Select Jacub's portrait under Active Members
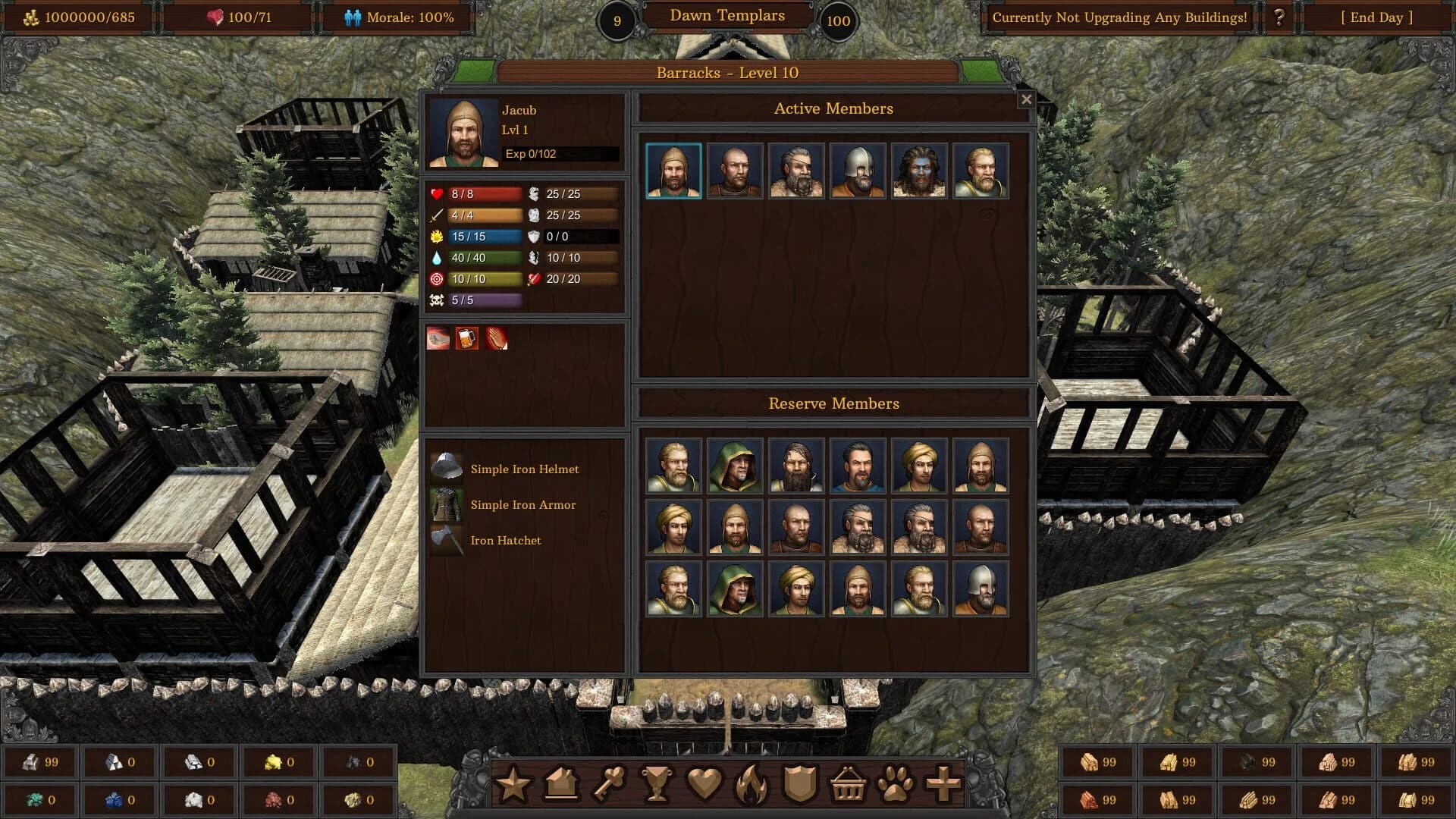Image resolution: width=1456 pixels, height=819 pixels. (672, 171)
